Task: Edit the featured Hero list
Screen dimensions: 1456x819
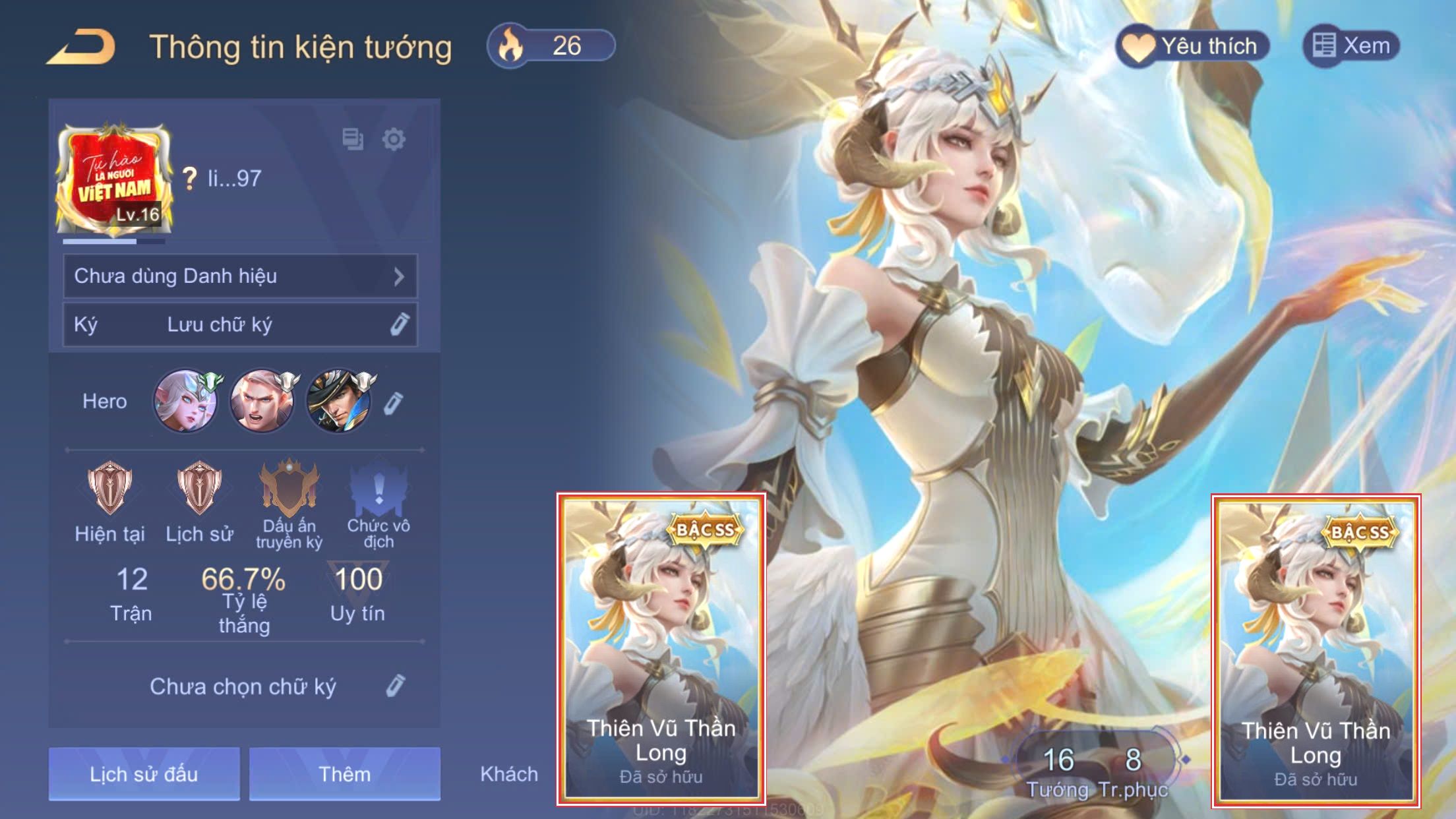Action: 393,403
